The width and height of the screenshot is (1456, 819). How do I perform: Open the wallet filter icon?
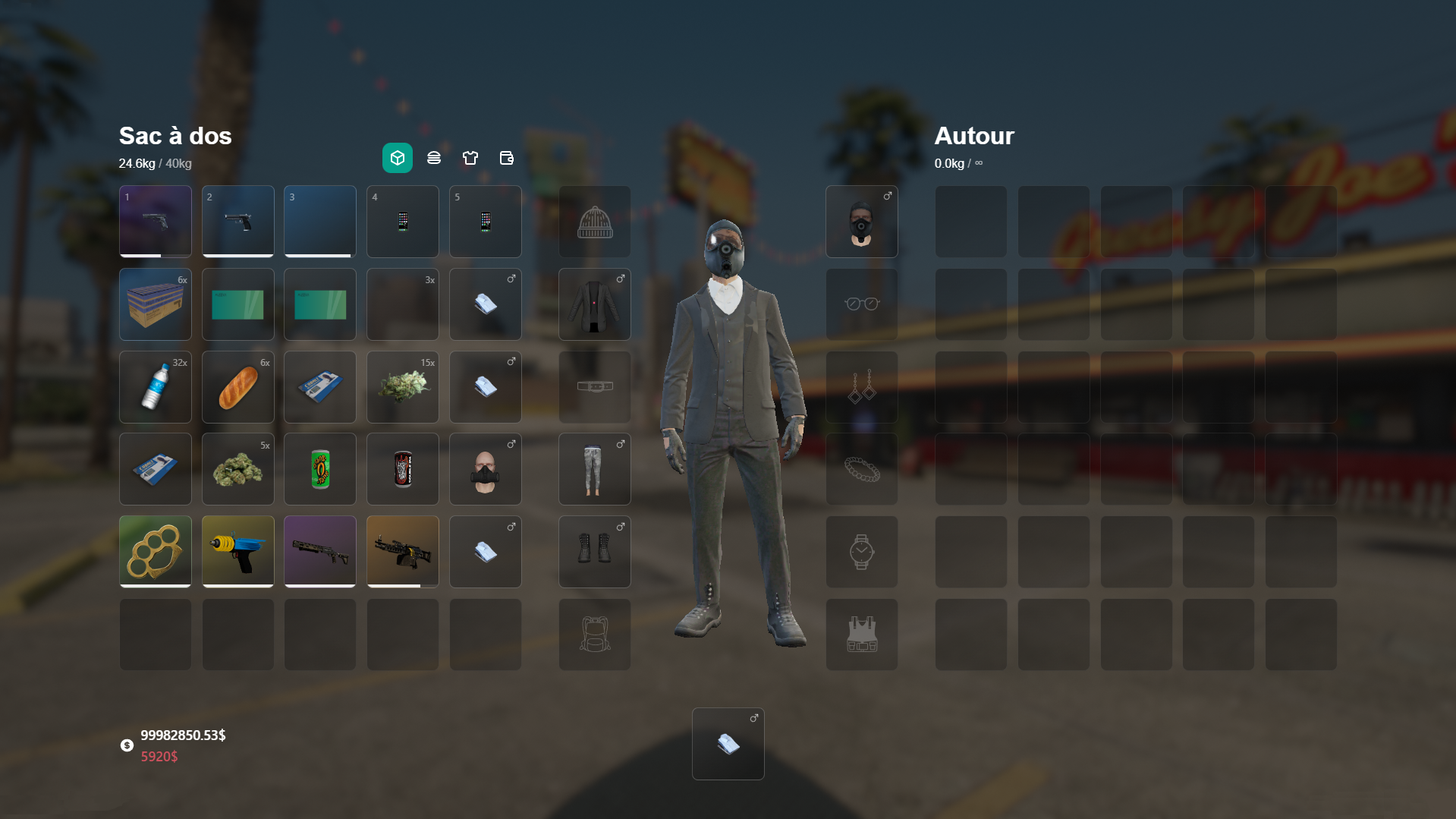pos(506,158)
